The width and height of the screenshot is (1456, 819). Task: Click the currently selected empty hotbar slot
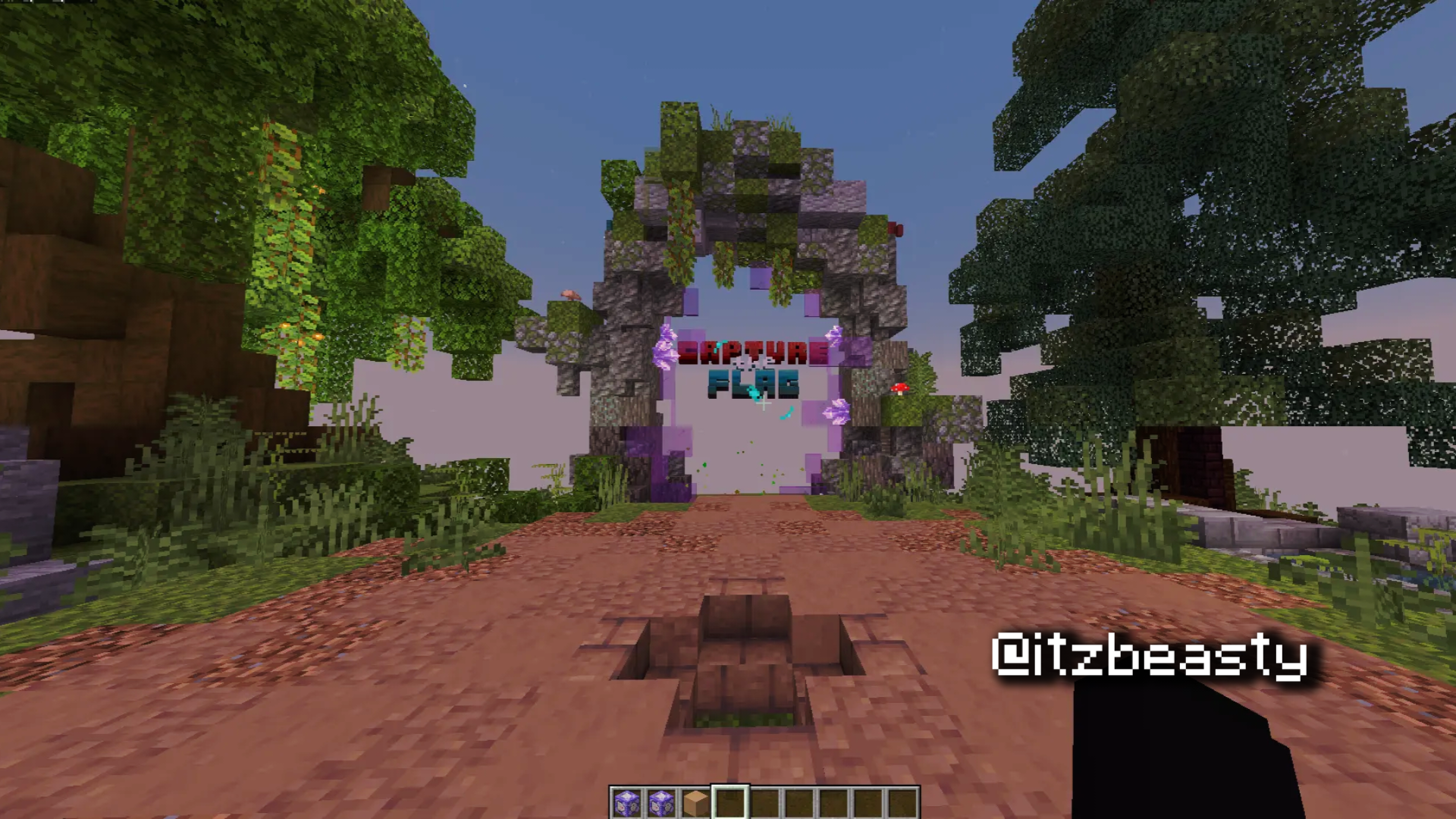click(x=730, y=803)
